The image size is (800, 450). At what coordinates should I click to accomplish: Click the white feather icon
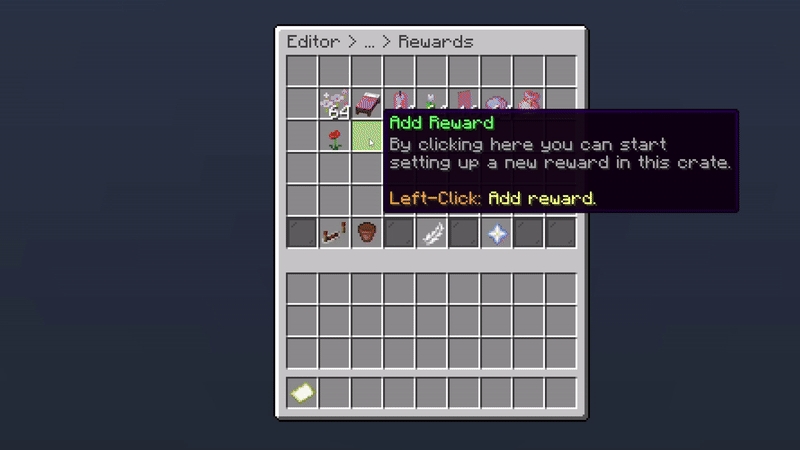tap(432, 234)
